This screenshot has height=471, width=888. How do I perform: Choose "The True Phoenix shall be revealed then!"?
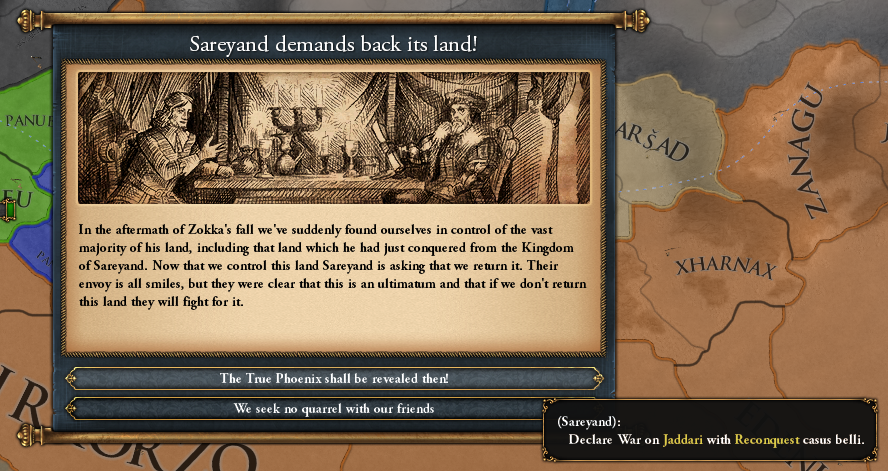[334, 379]
